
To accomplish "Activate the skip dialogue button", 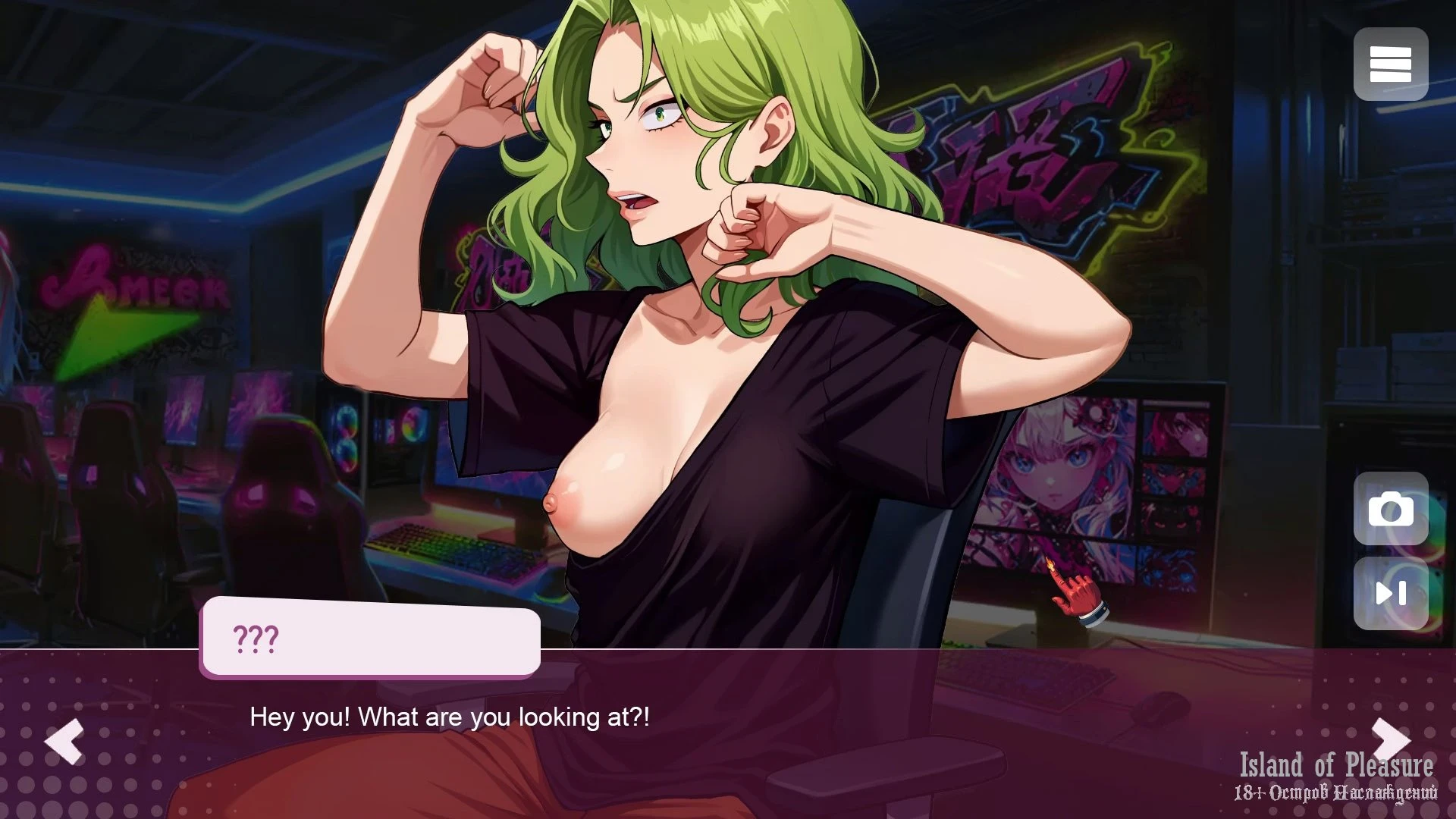I will tap(1390, 593).
